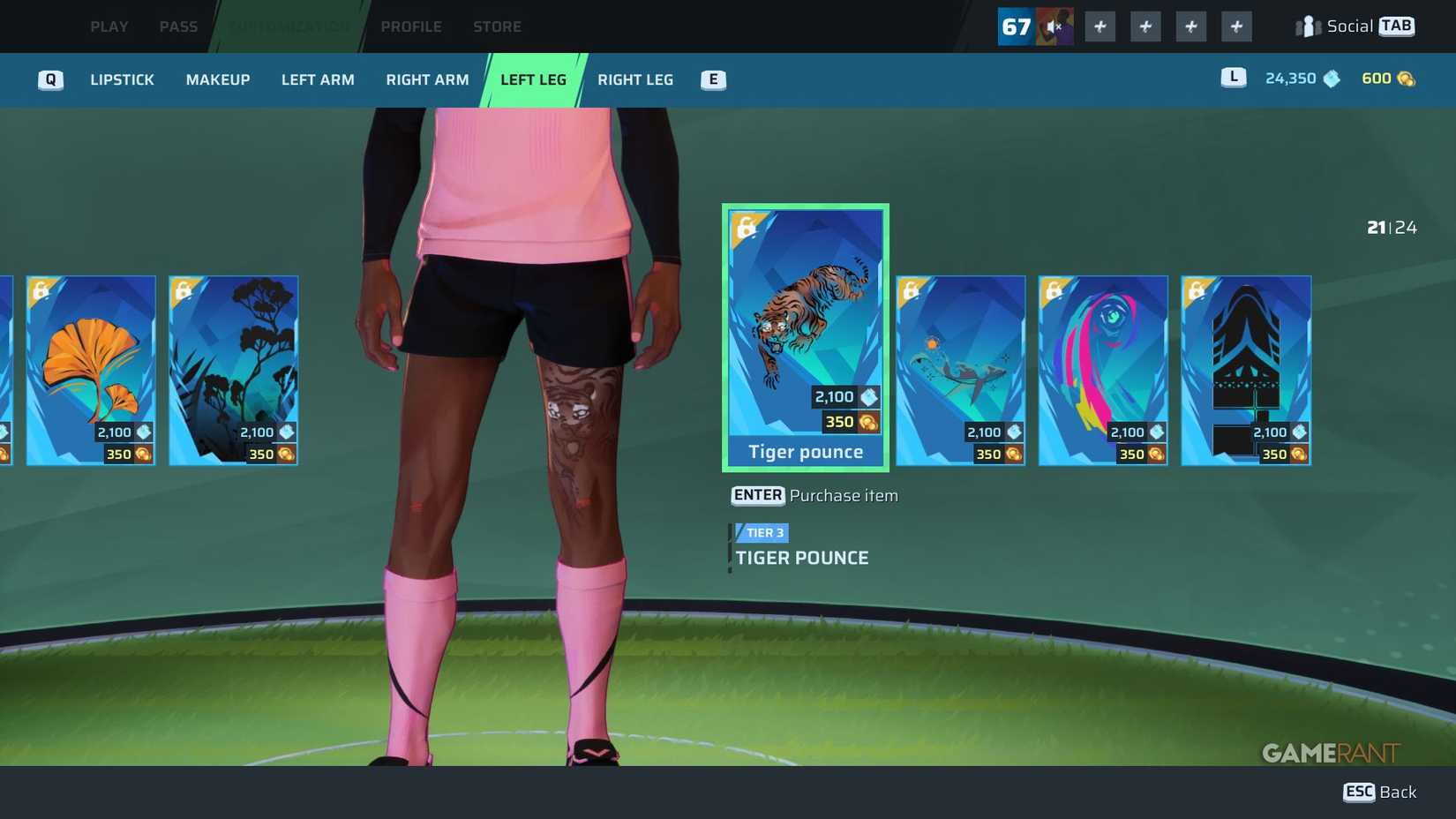Open the PASS menu
This screenshot has width=1456, height=819.
point(178,26)
